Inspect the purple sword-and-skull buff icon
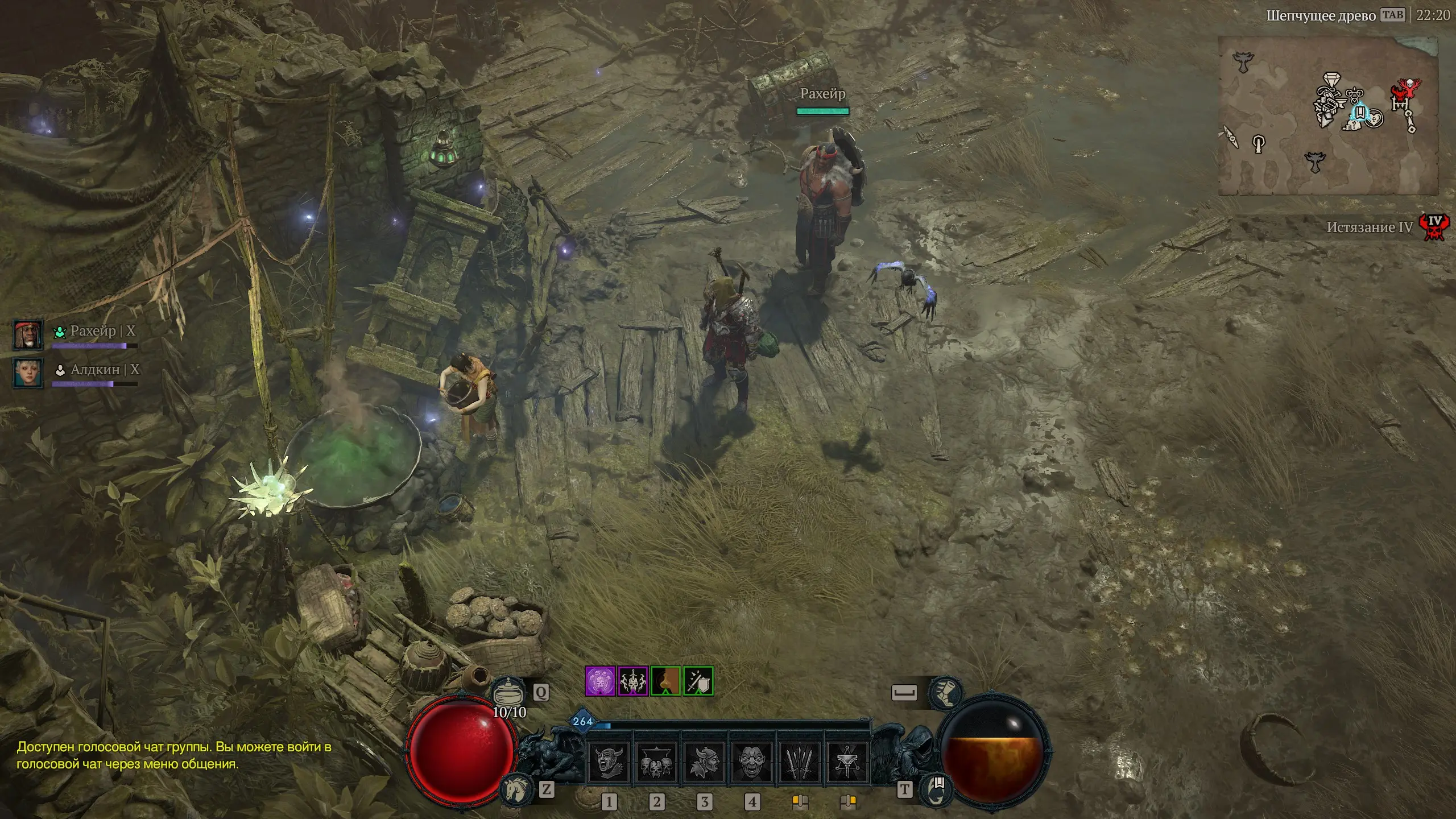The image size is (1456, 819). tap(632, 681)
